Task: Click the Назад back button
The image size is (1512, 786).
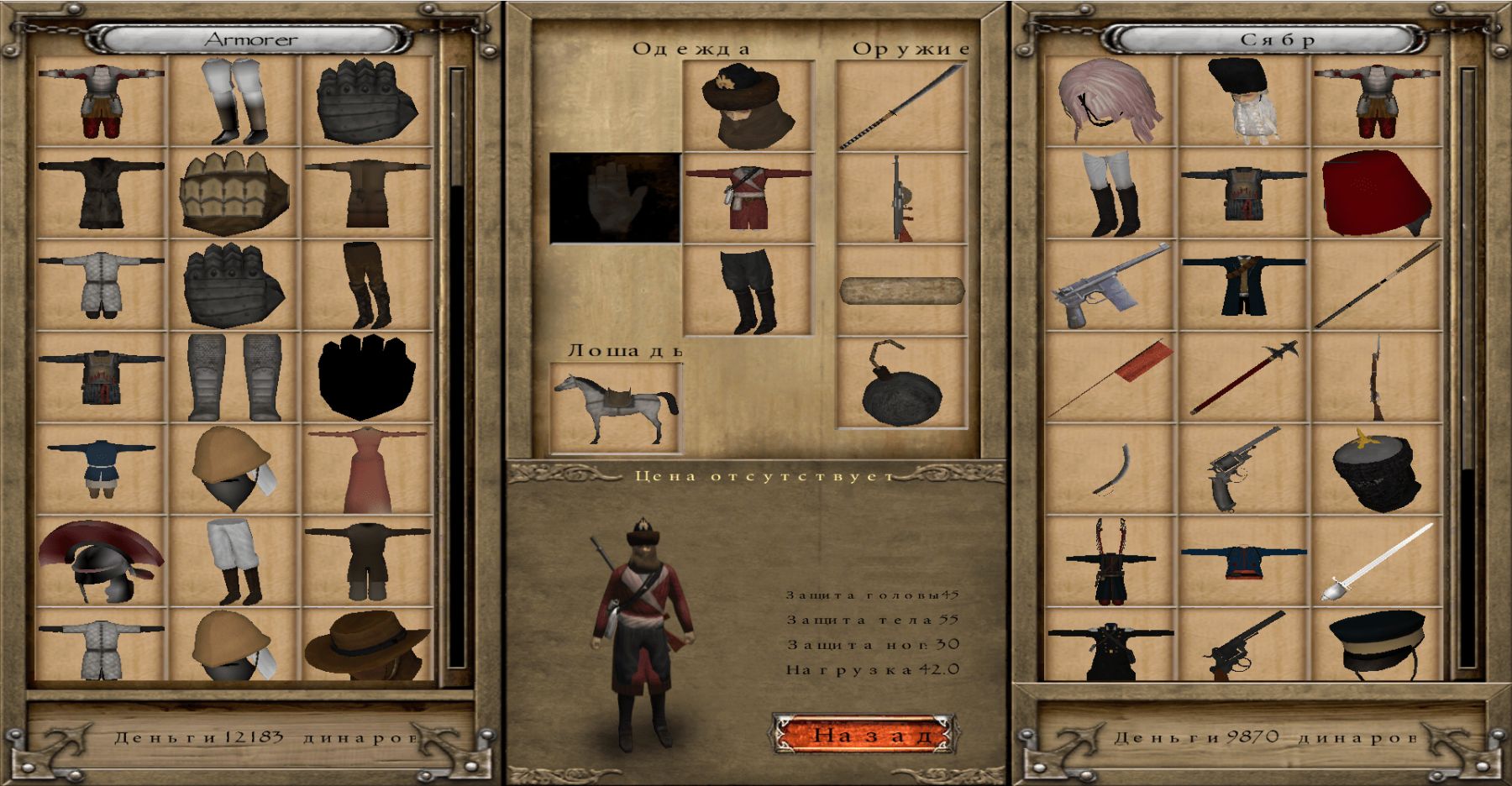Action: coord(864,735)
